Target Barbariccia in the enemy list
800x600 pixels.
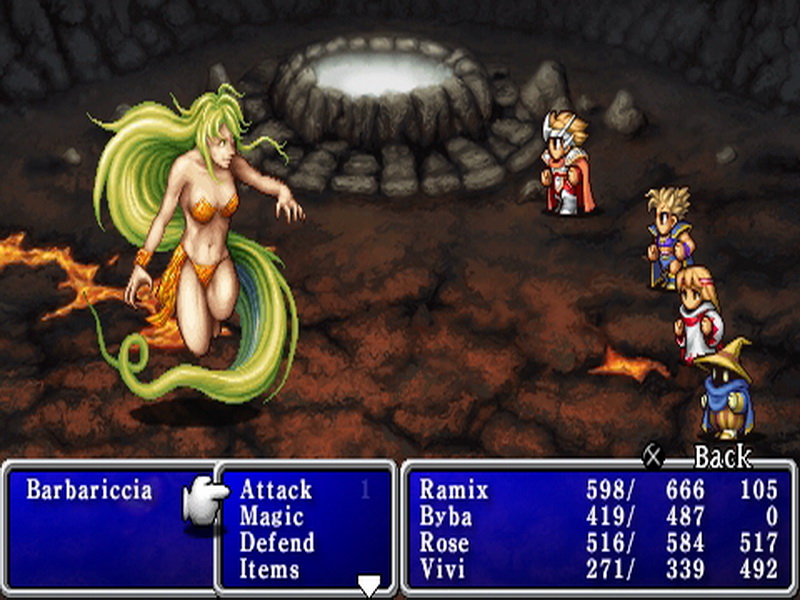click(89, 490)
